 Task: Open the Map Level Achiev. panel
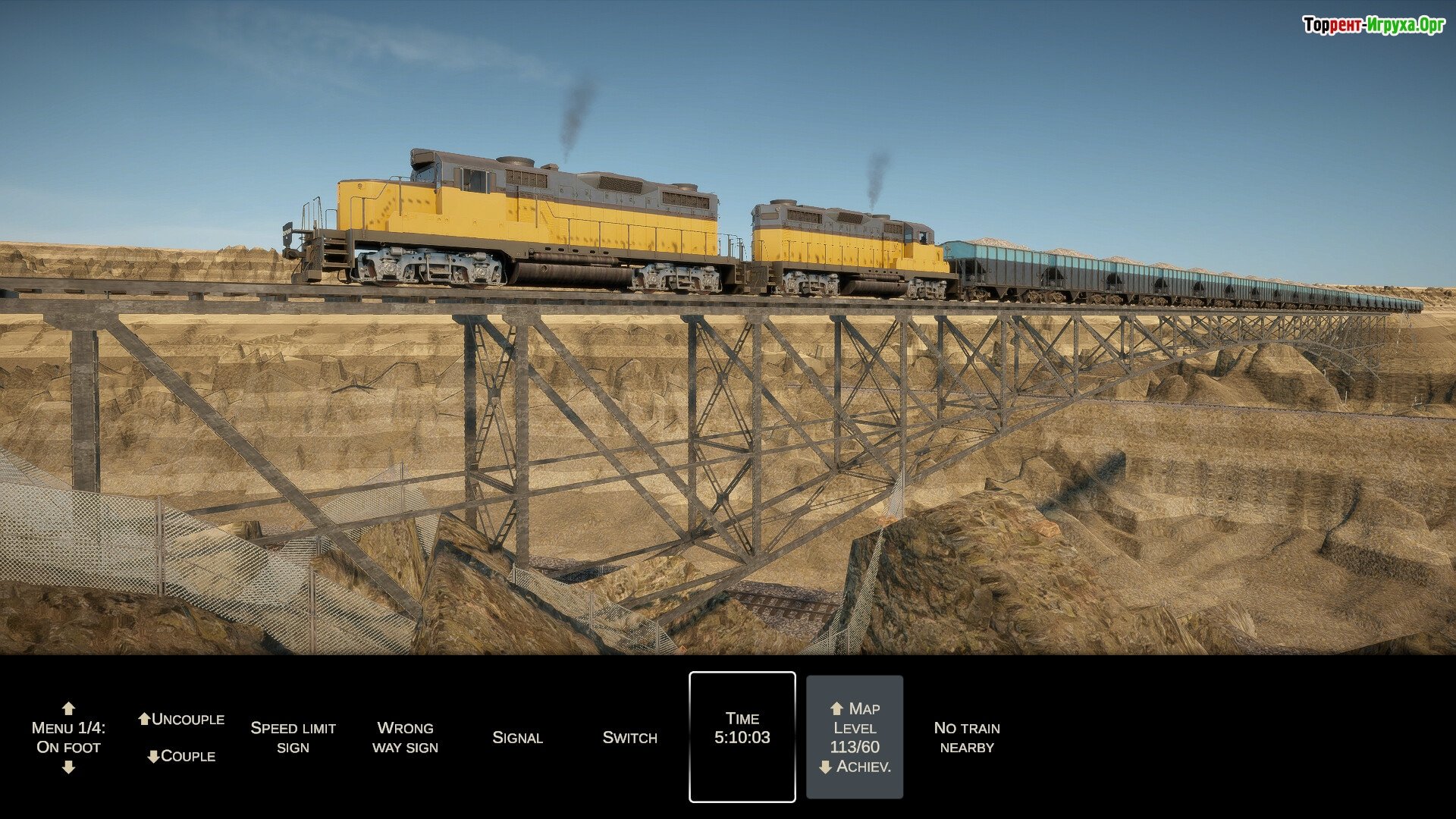[x=855, y=737]
